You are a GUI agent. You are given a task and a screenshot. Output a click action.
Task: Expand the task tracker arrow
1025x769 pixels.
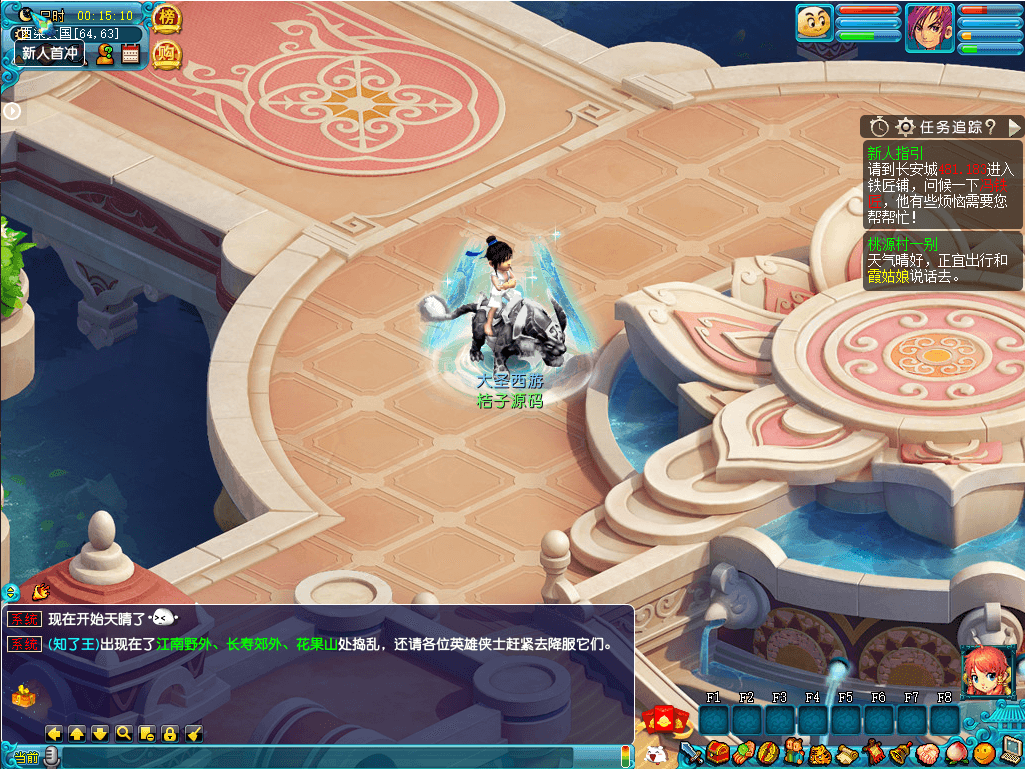point(1014,127)
